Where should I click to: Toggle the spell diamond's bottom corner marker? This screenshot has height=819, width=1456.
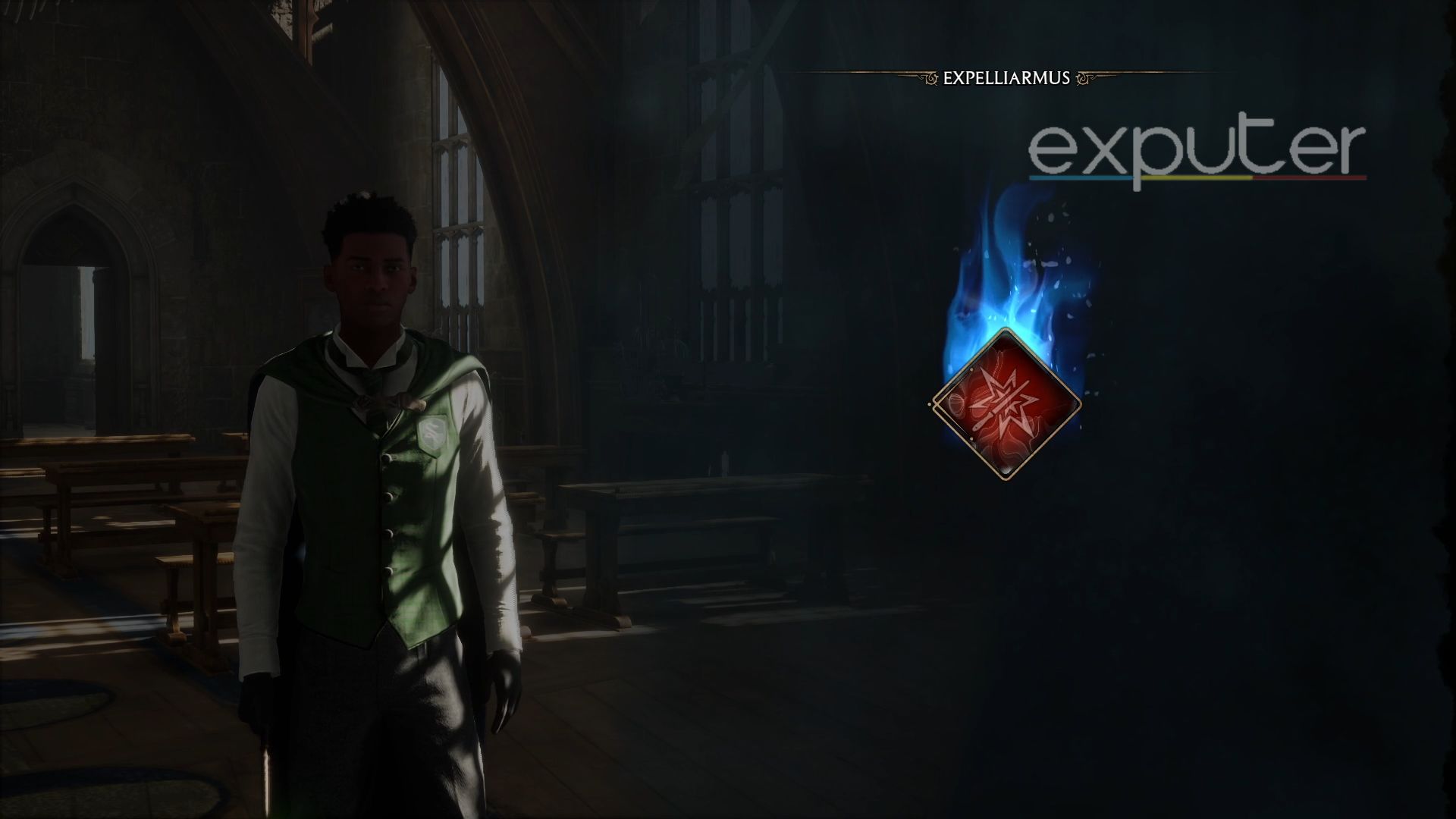pos(971,438)
